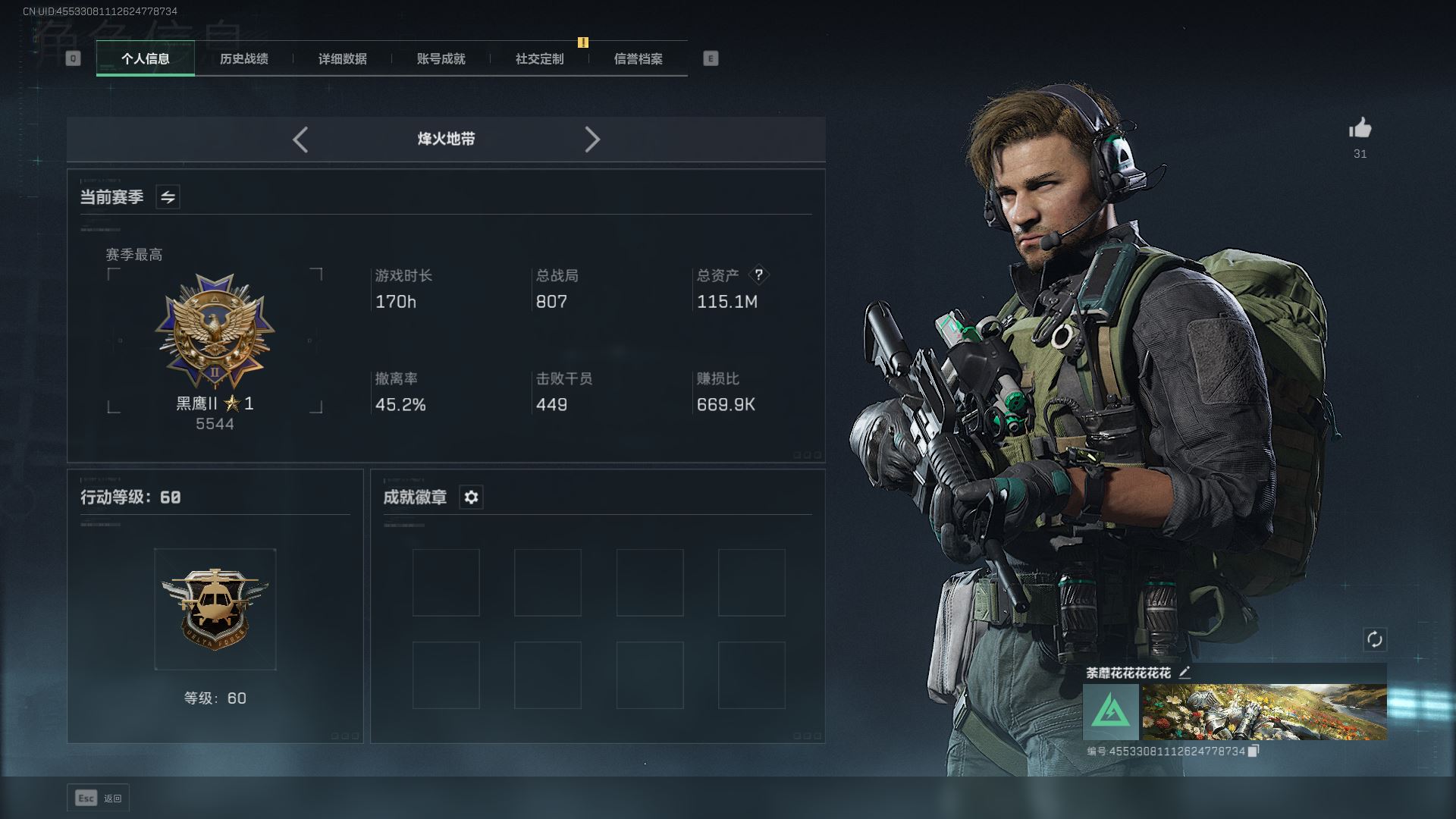
Task: Open the 总资产 question mark help
Action: click(758, 275)
